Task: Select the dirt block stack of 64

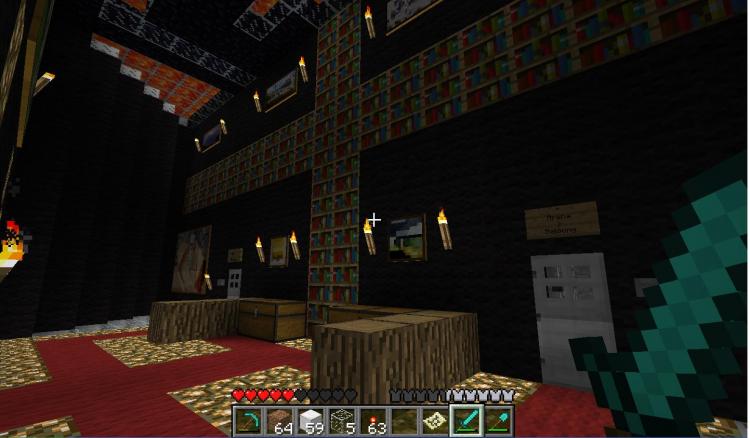Action: [x=279, y=421]
